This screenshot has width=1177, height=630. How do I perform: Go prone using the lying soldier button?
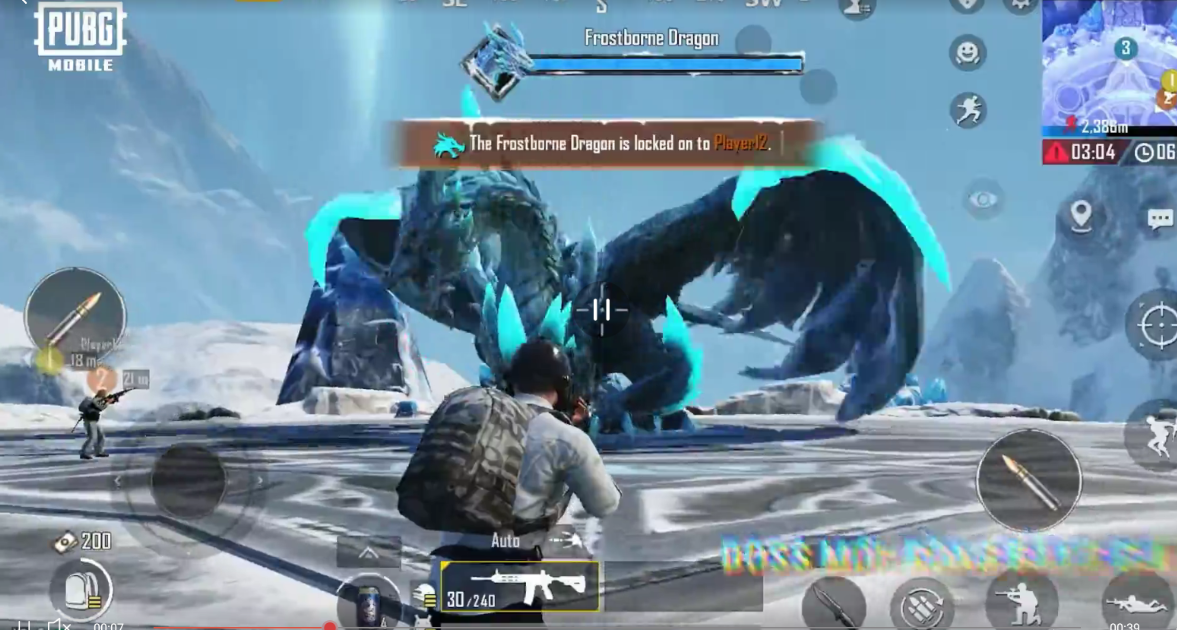coord(1137,602)
